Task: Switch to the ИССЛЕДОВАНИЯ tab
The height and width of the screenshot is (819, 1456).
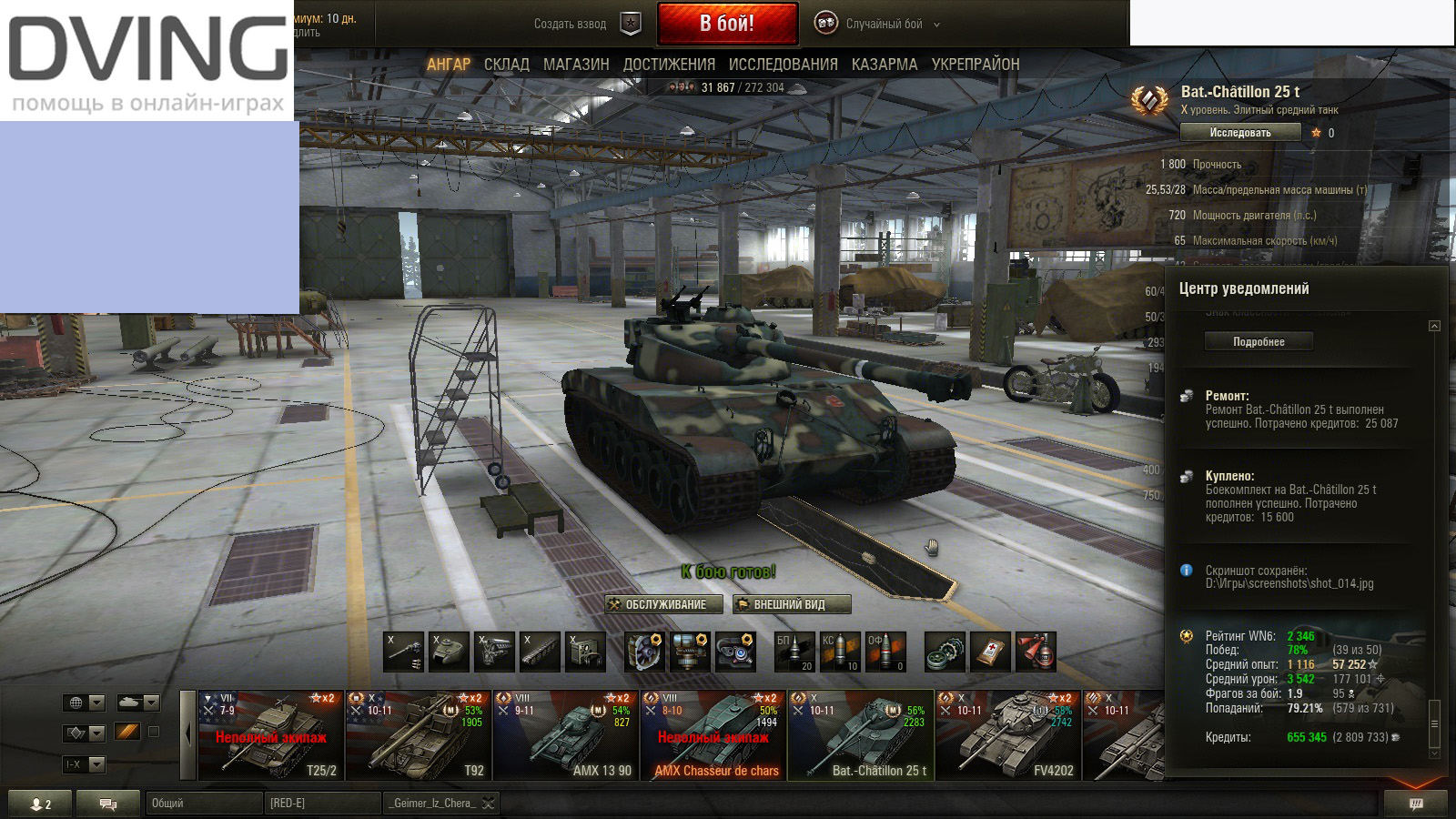Action: coord(784,65)
